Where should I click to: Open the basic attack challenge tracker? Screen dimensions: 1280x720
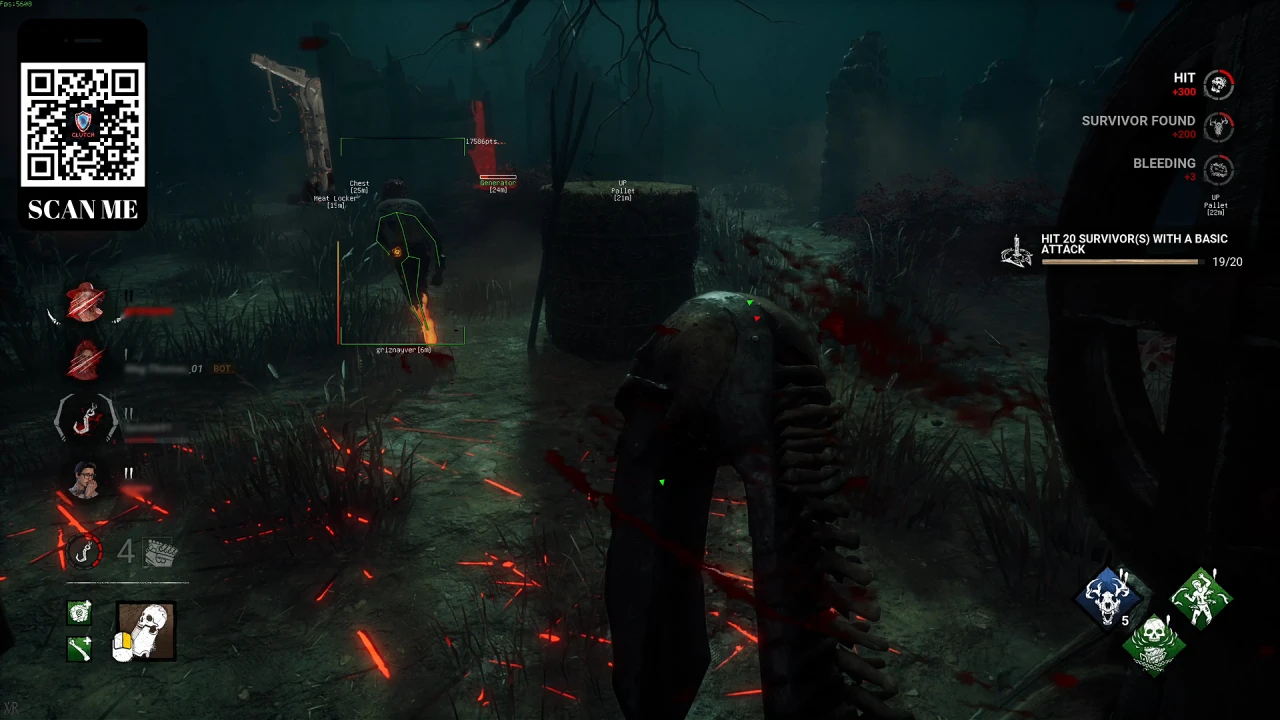pos(1016,251)
